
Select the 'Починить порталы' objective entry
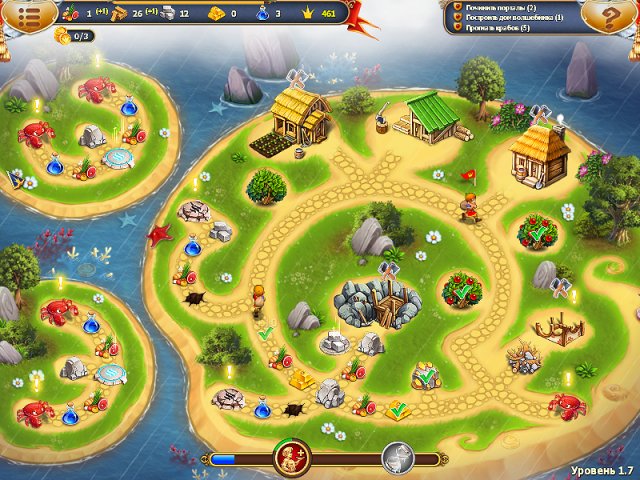[500, 7]
